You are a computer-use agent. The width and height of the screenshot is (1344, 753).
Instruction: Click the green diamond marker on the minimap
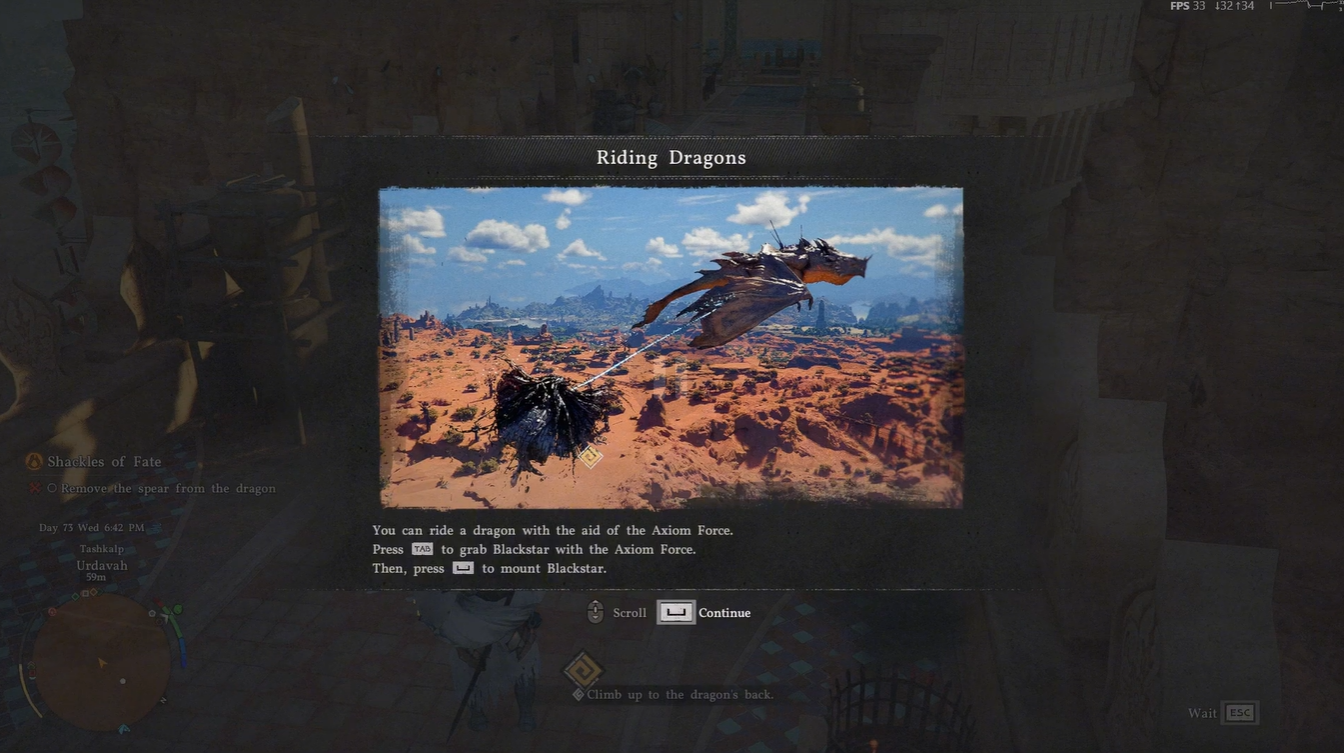[x=74, y=596]
